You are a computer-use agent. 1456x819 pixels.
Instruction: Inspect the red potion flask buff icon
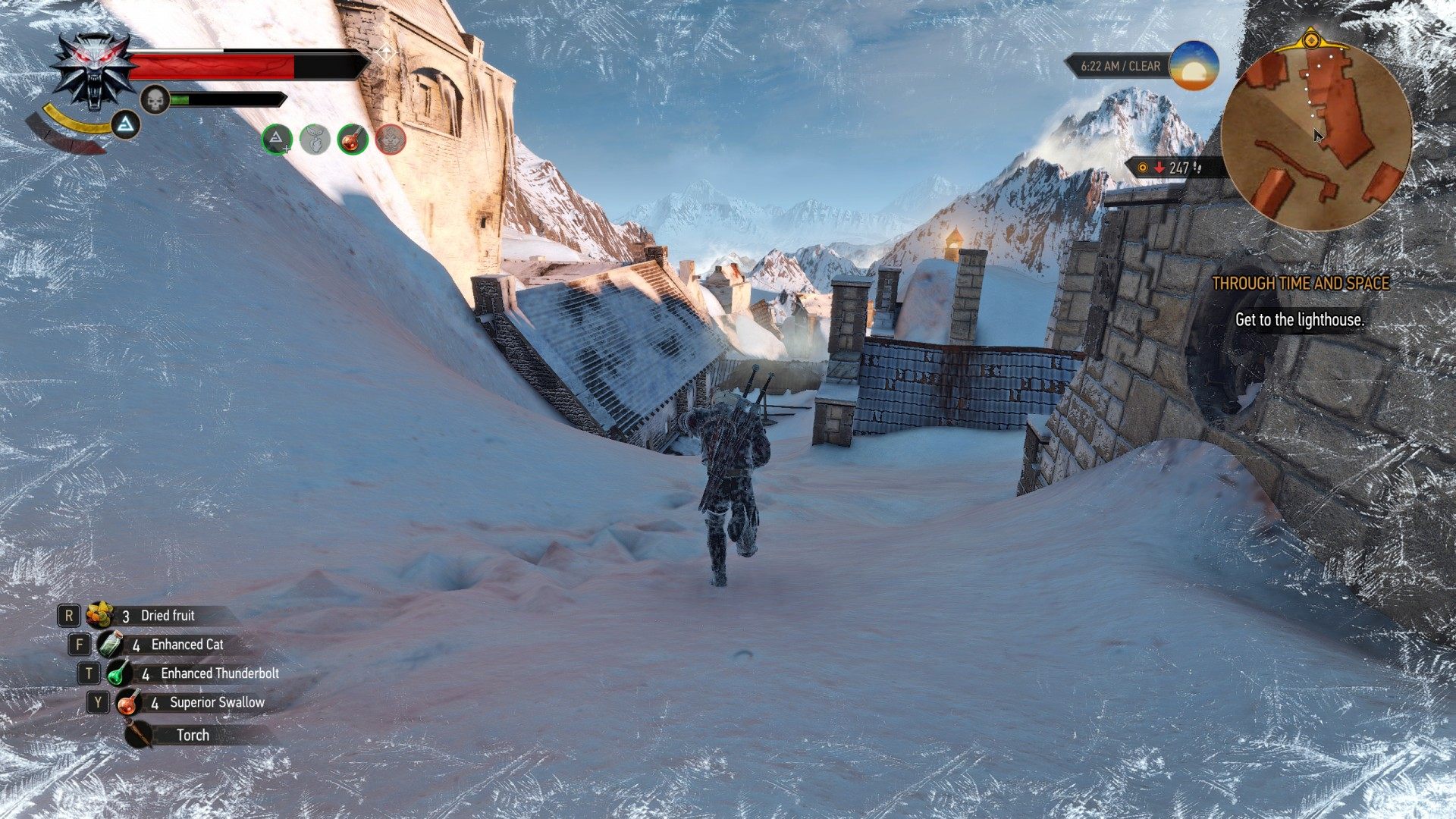click(x=353, y=140)
